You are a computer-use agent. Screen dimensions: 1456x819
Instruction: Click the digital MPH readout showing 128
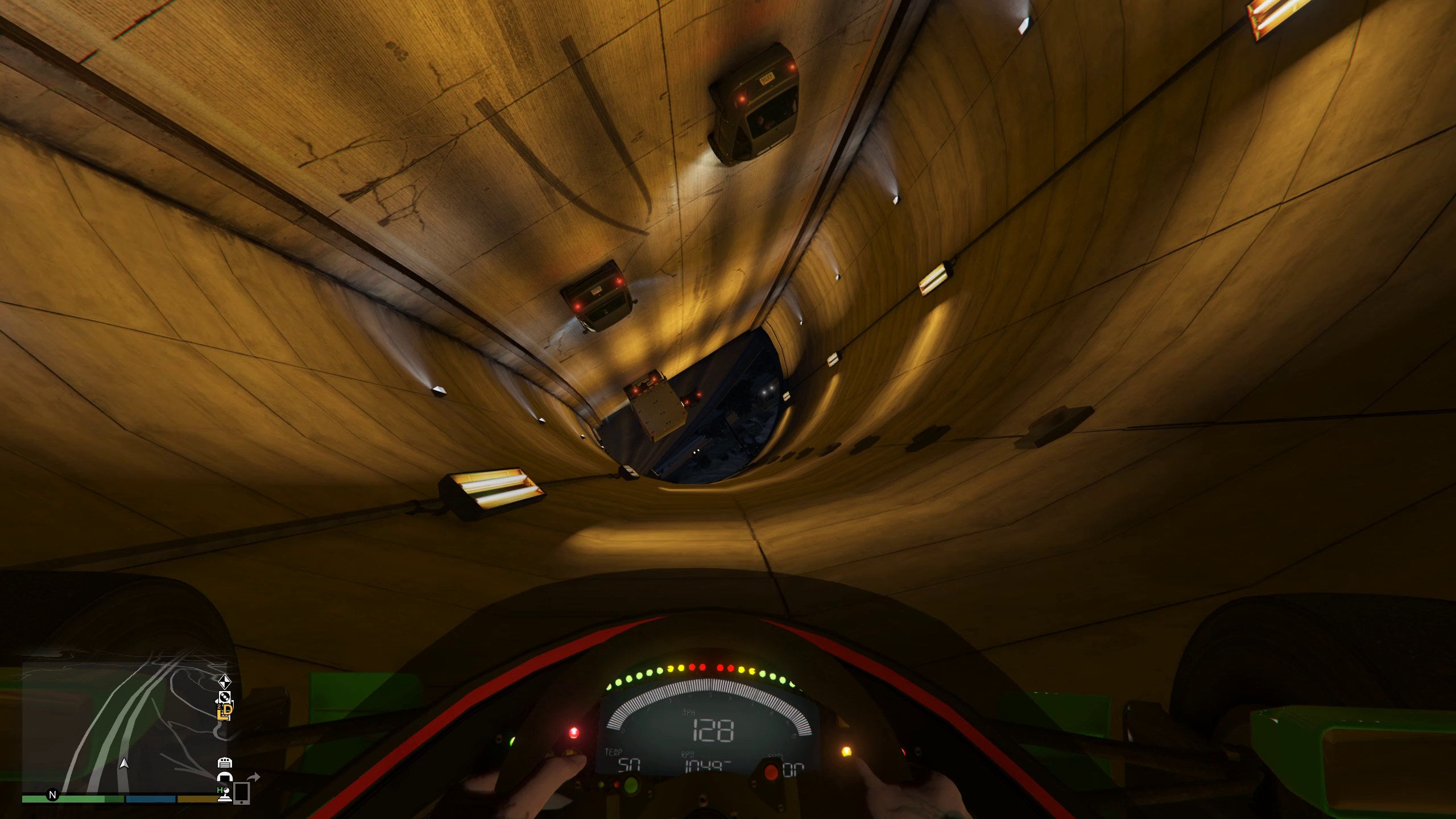pyautogui.click(x=713, y=730)
